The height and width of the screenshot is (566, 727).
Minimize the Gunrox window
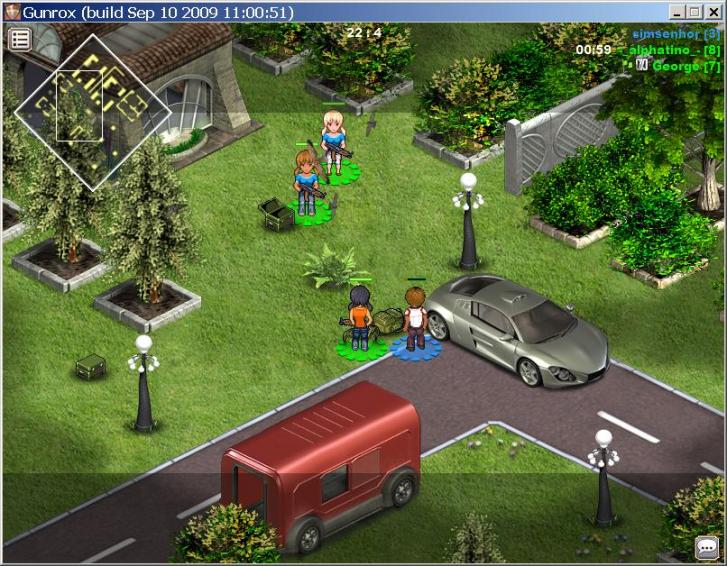point(678,12)
